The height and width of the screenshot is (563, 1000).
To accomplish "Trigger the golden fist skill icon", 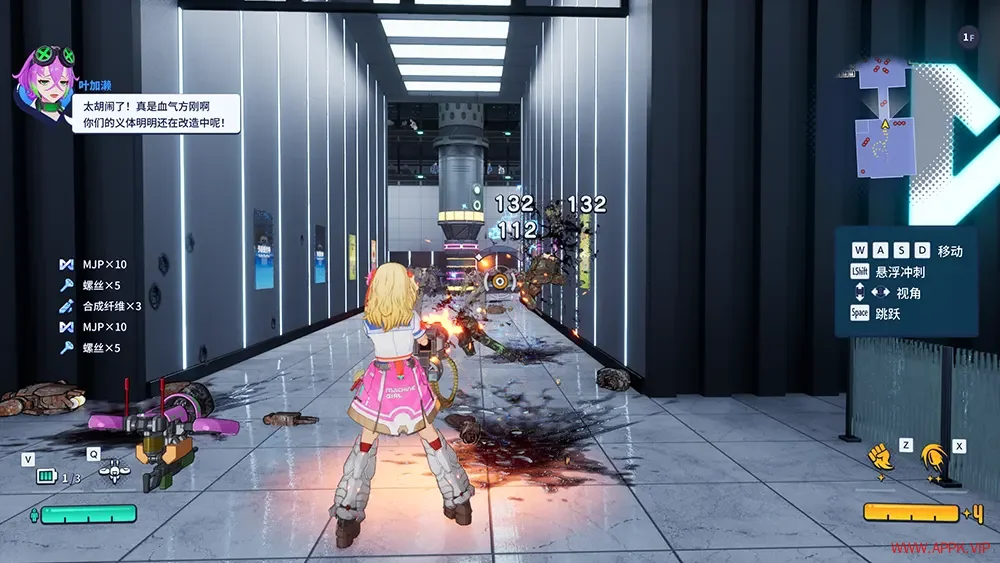I will (880, 455).
